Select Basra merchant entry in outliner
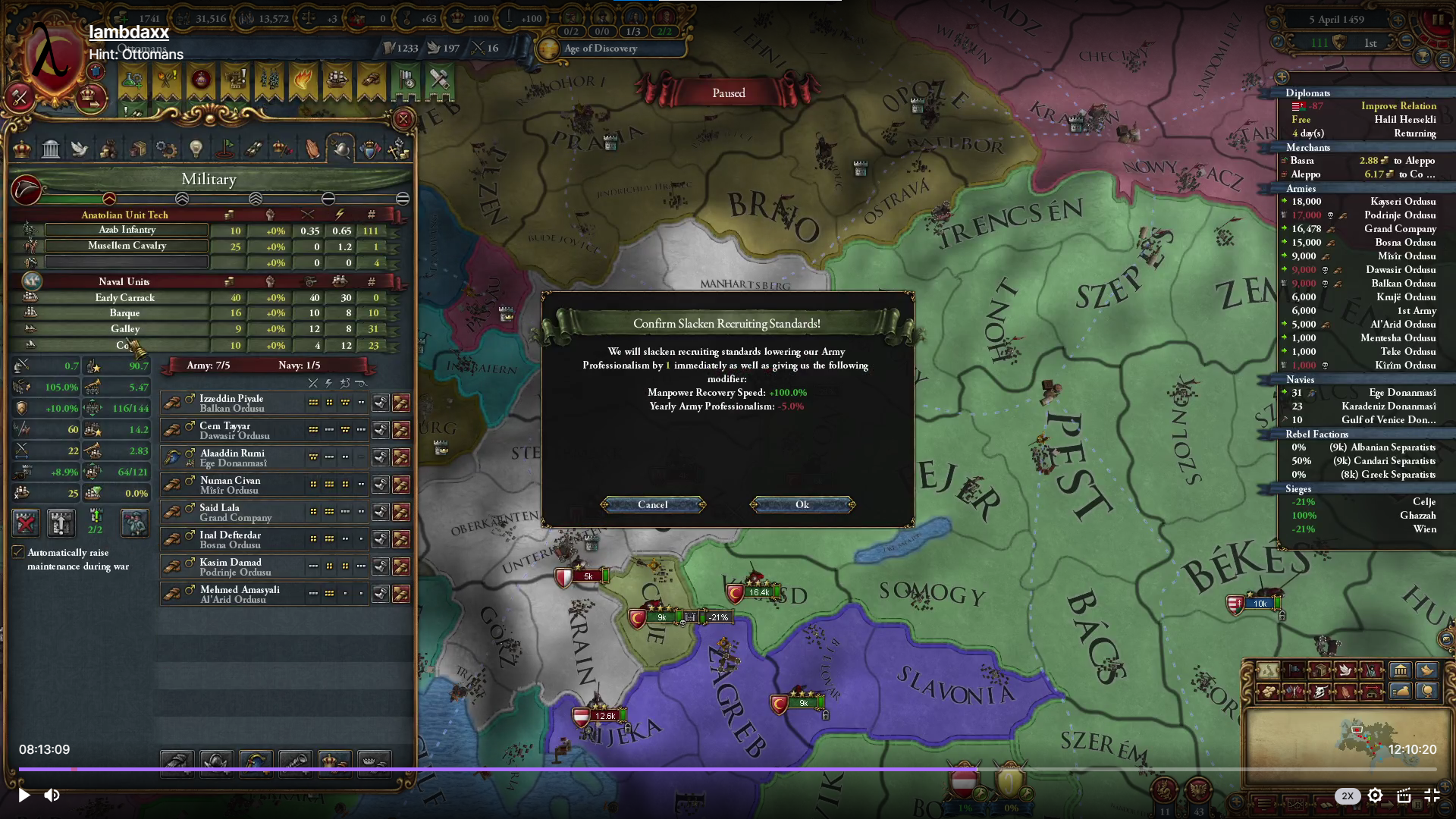1456x819 pixels. 1302,161
